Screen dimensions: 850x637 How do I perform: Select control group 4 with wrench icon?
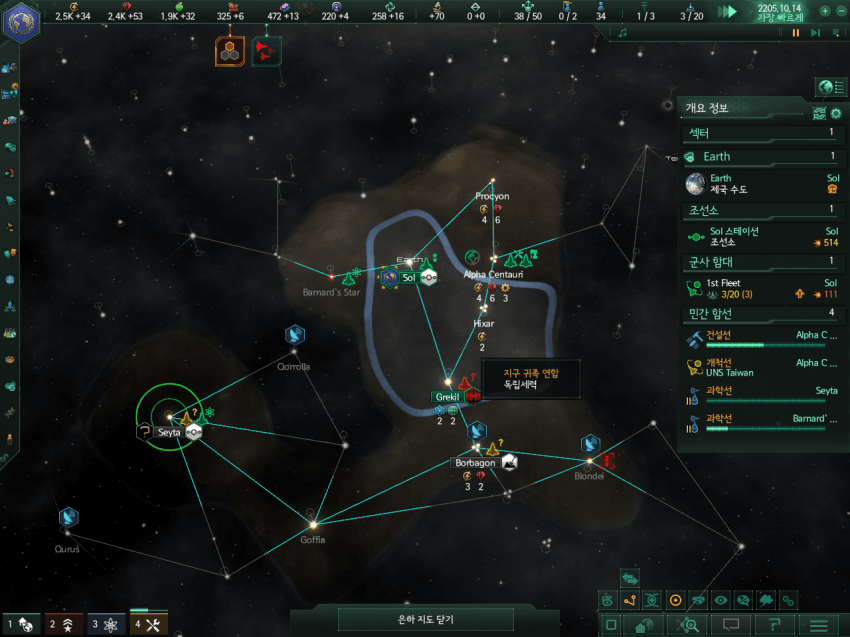tap(148, 625)
